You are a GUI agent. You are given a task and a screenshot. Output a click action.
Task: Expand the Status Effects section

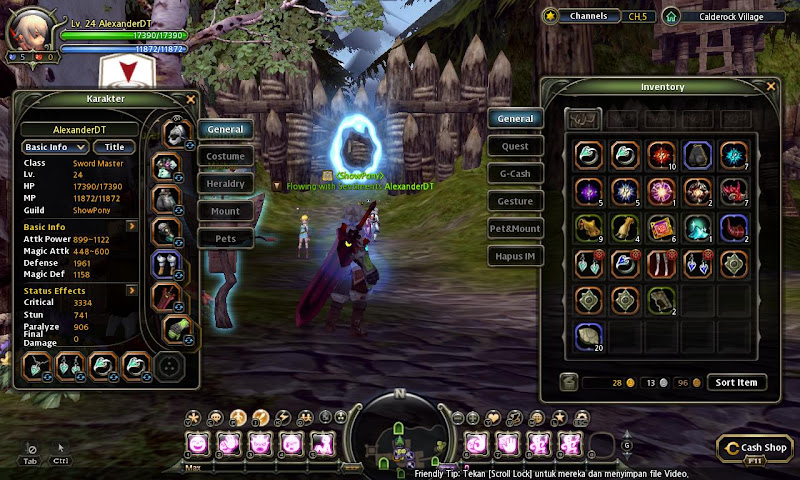(x=131, y=290)
